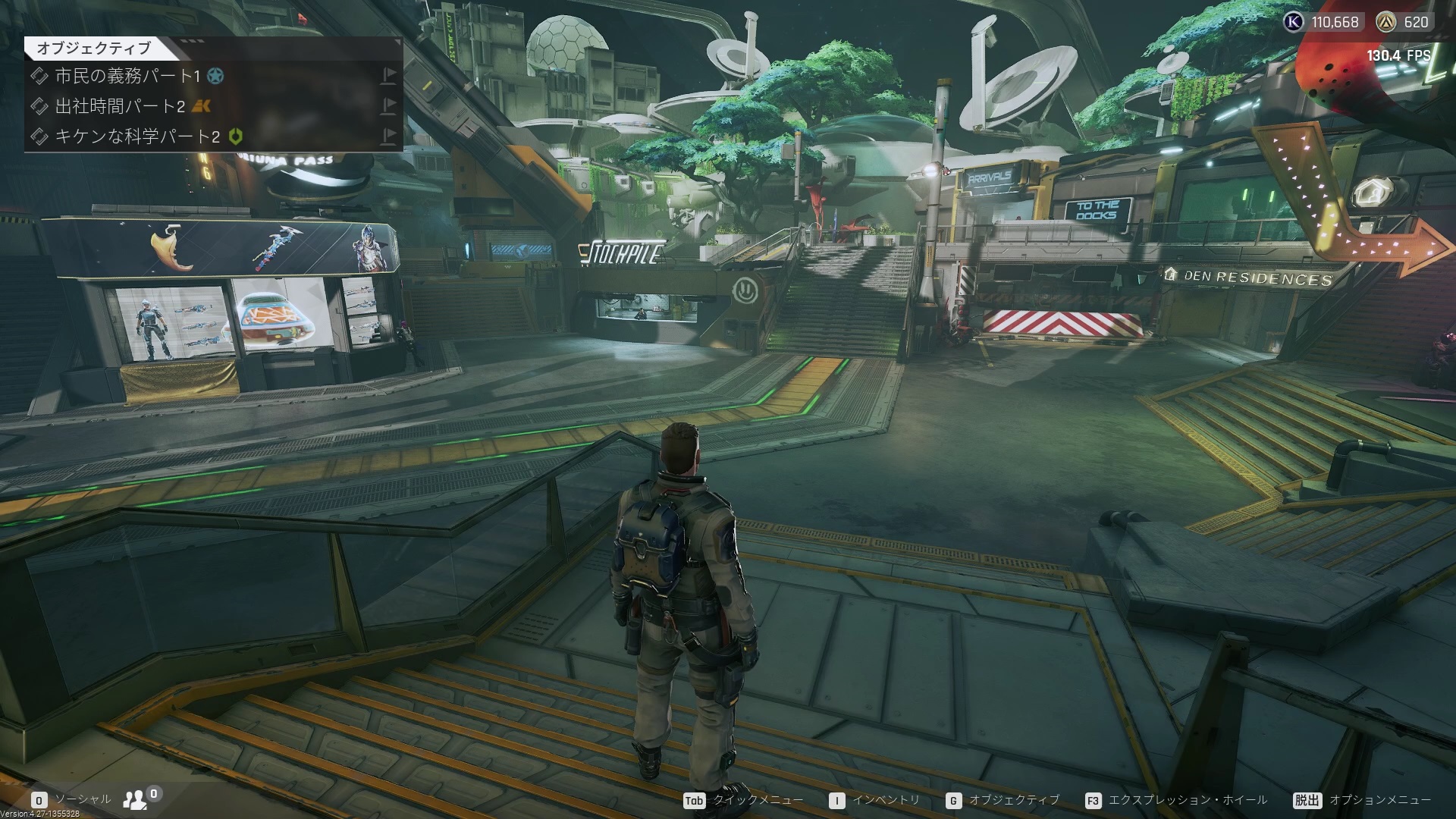Screen dimensions: 1456x819
Task: Click the オブジェクティブ panel header
Action: click(94, 48)
